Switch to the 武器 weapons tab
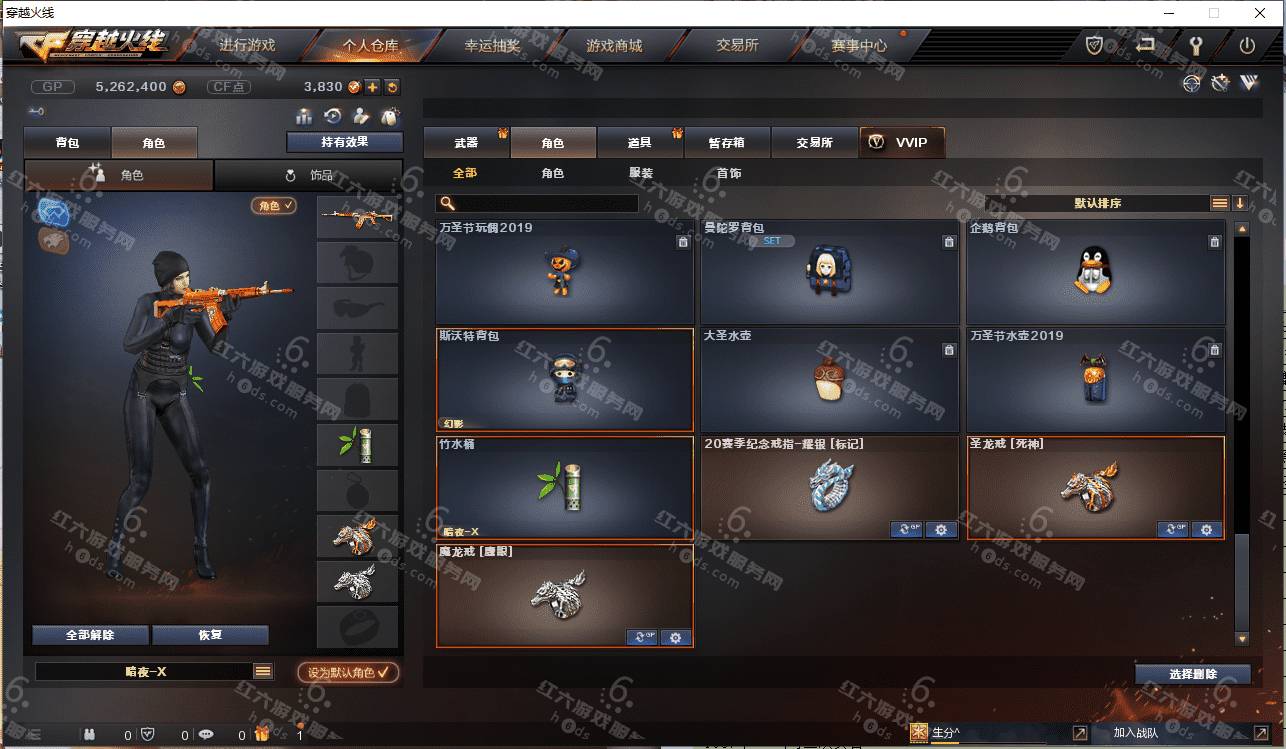Image resolution: width=1286 pixels, height=749 pixels. pyautogui.click(x=466, y=143)
